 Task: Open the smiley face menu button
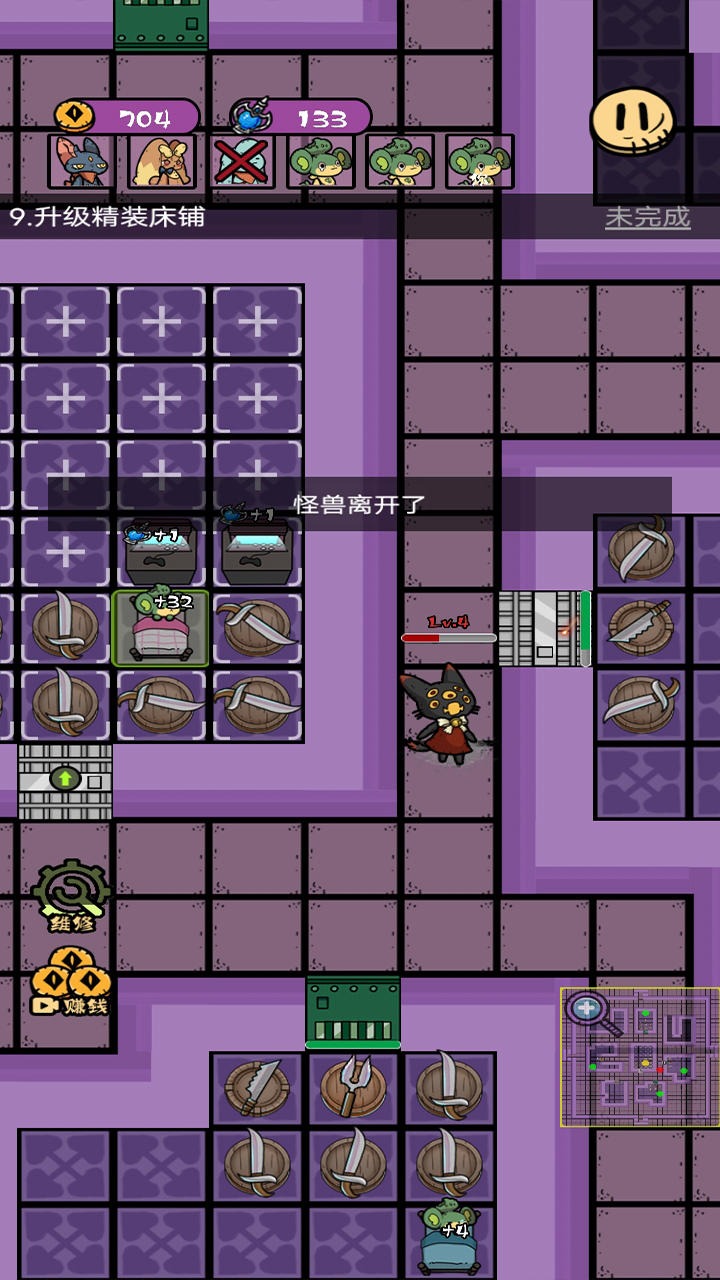632,121
